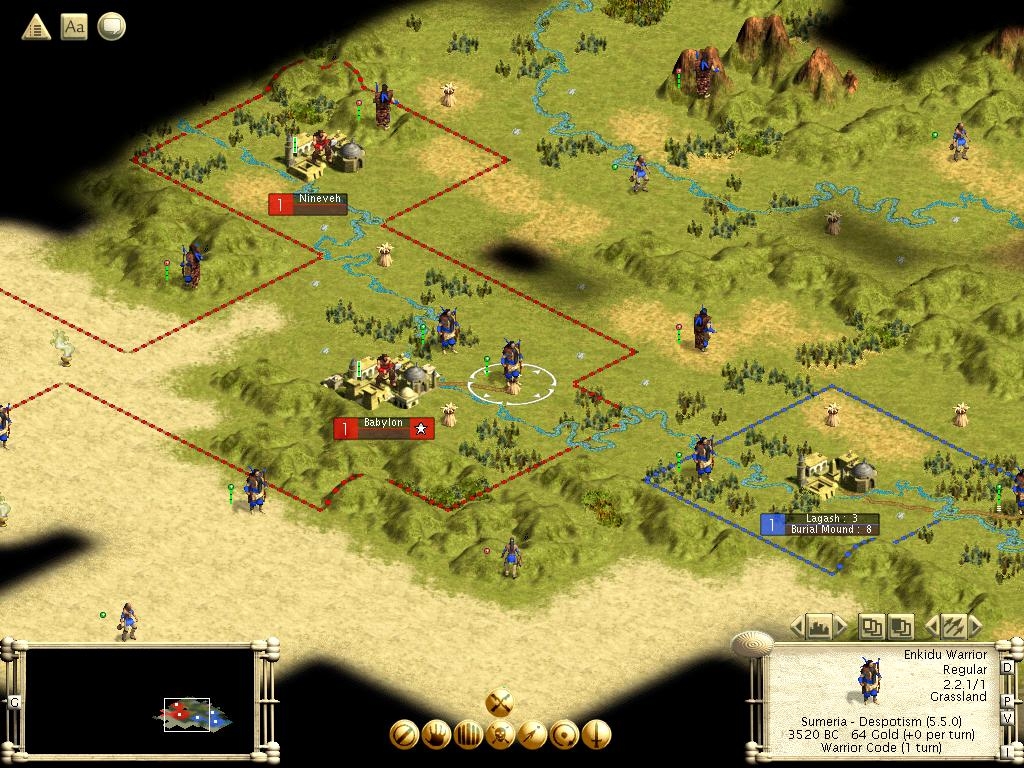Choose the arrow go-to order
Screen dimensions: 1024x768
pyautogui.click(x=532, y=735)
